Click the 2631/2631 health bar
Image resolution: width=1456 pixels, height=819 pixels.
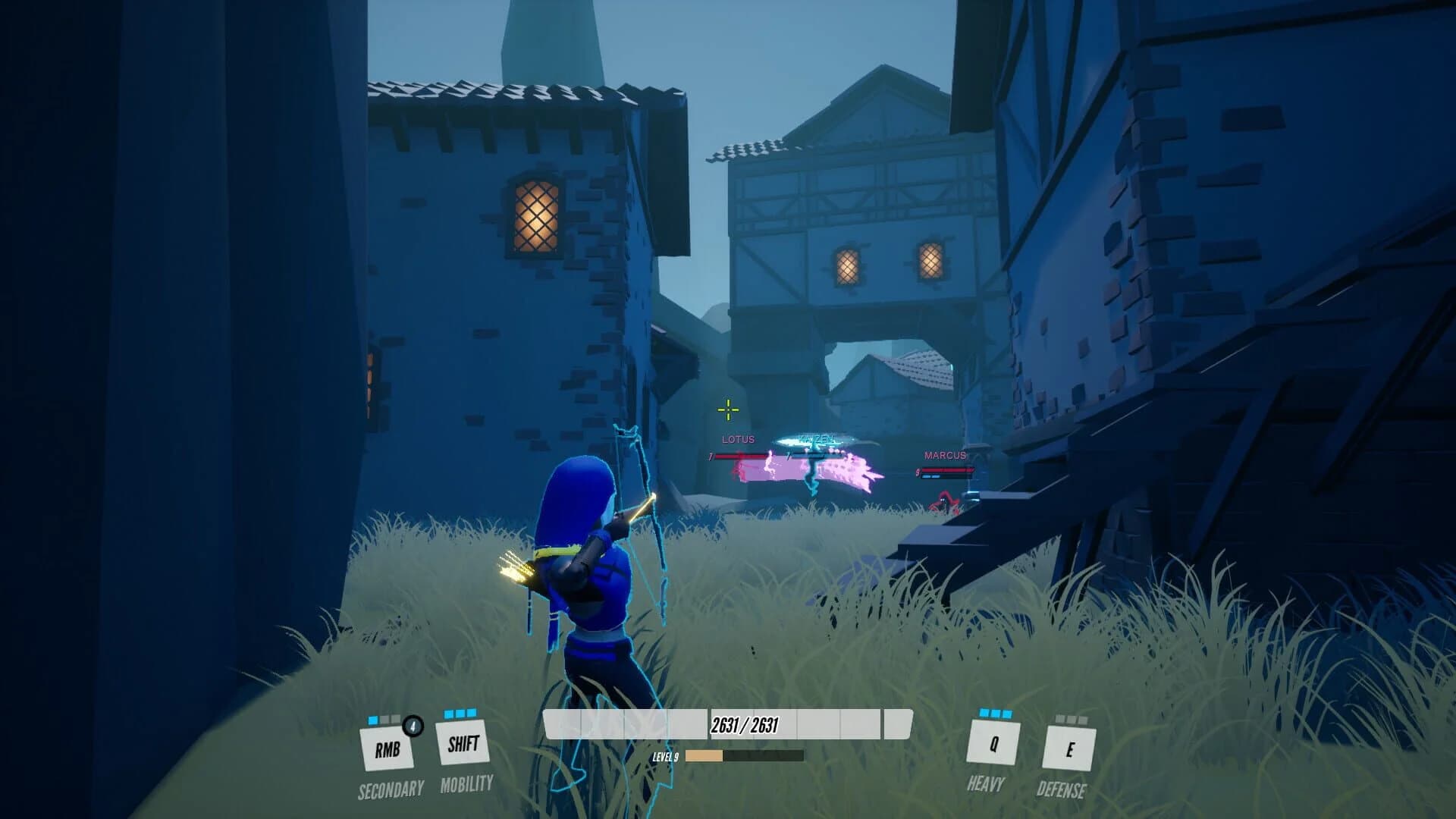(x=726, y=725)
